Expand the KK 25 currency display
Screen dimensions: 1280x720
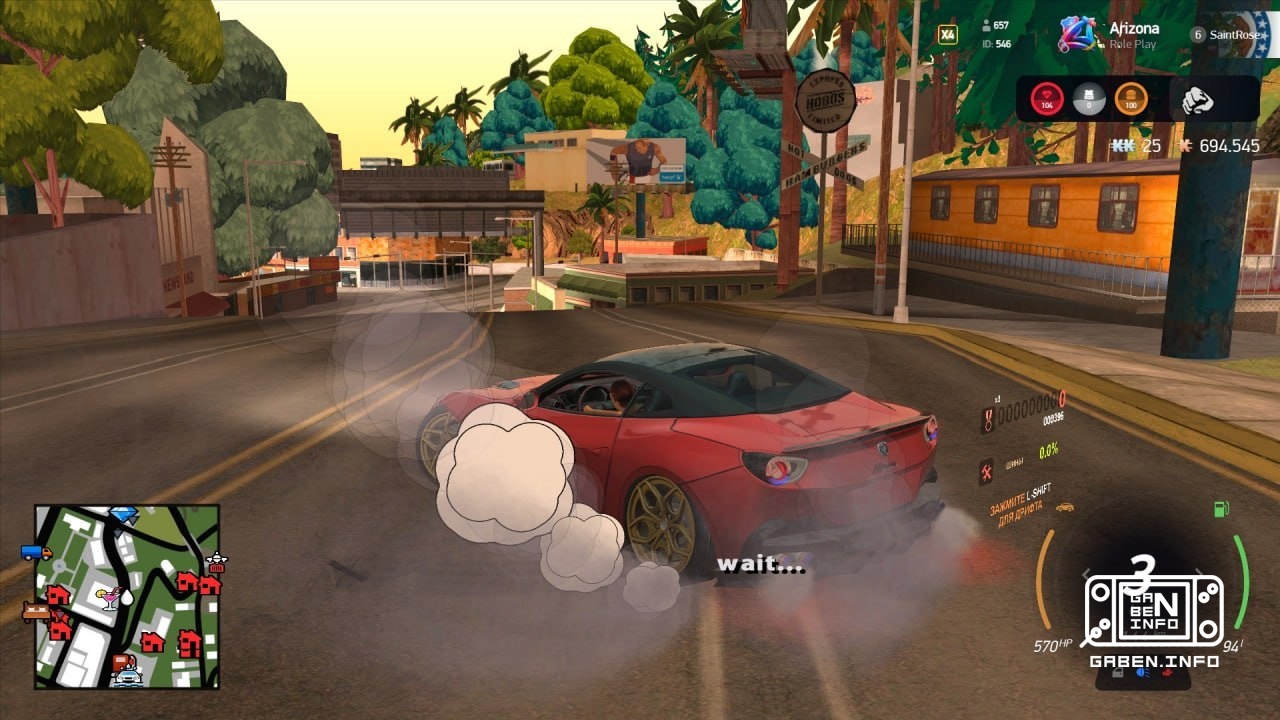tap(1131, 144)
